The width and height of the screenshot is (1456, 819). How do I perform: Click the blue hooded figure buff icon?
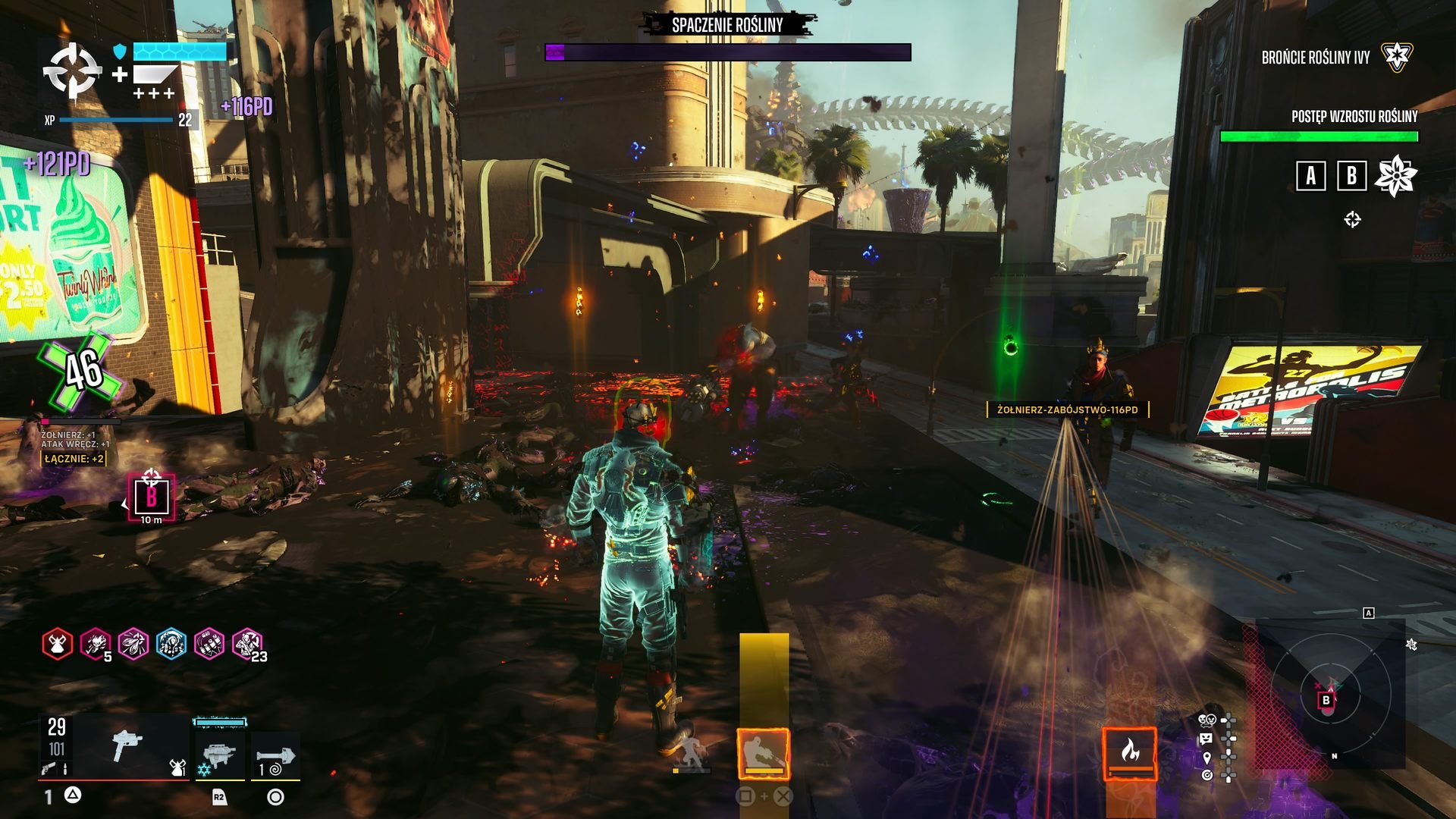tap(171, 645)
